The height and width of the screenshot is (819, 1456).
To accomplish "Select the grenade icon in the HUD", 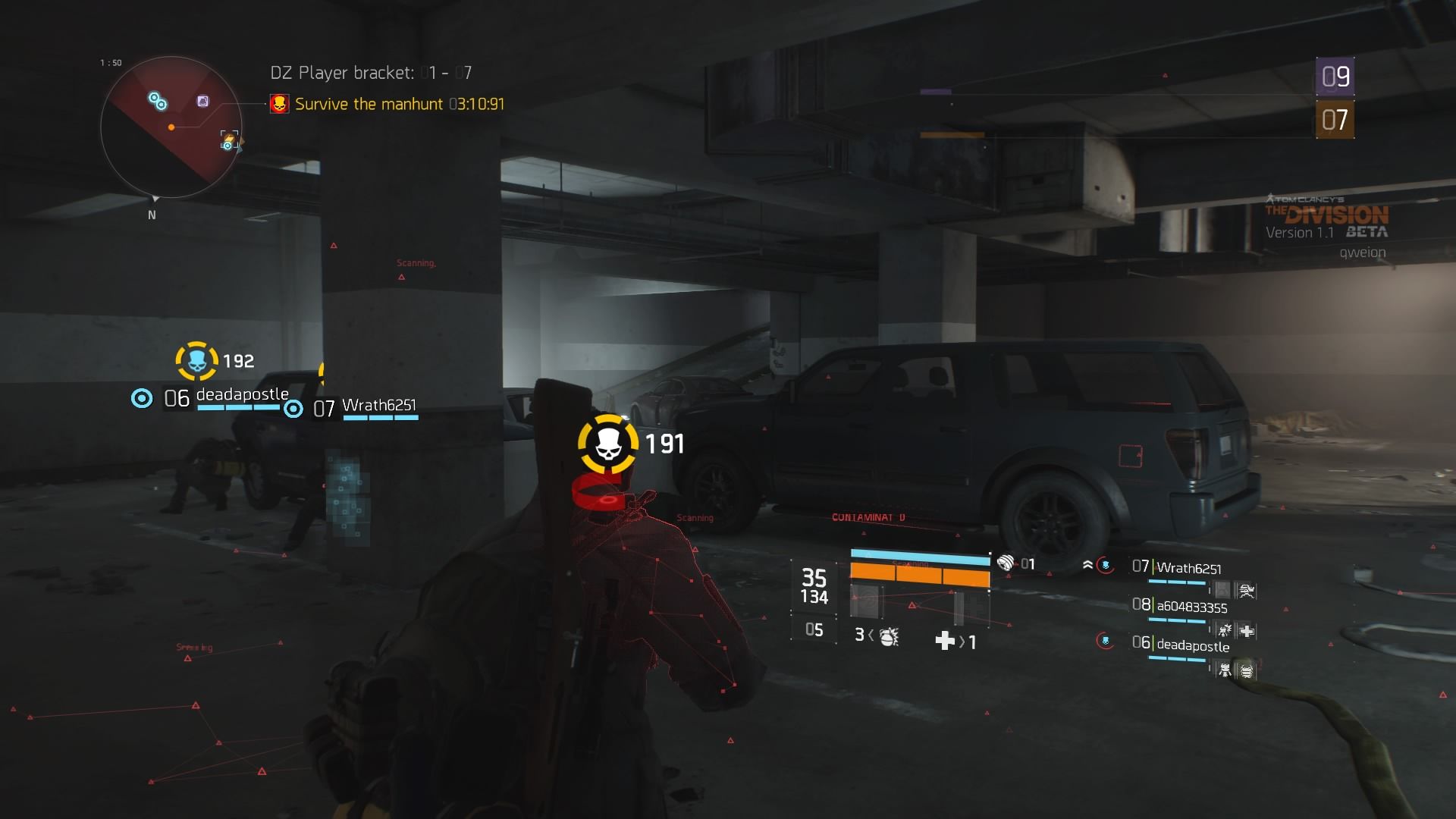I will 889,635.
